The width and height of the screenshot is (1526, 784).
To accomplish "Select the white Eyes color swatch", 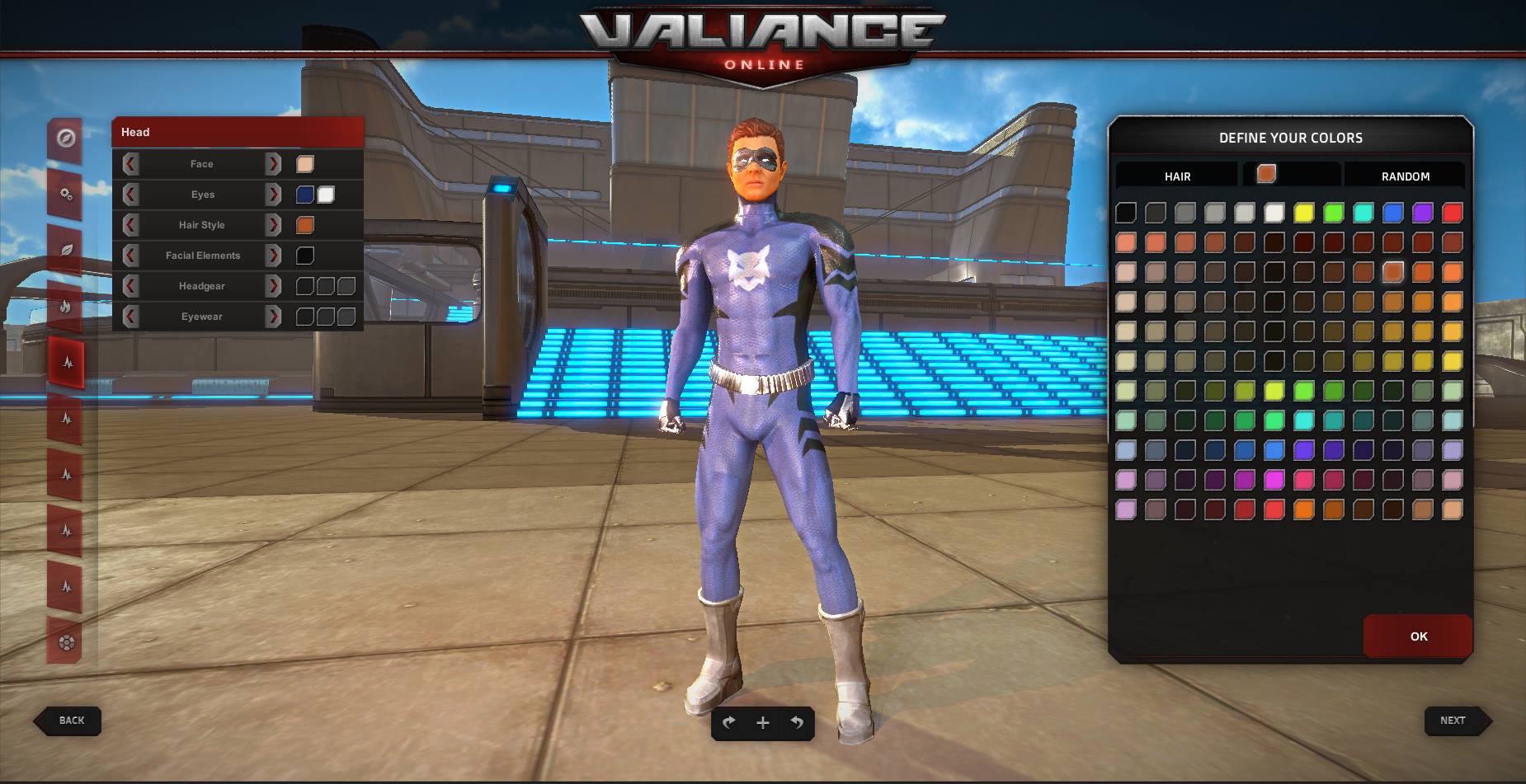I will click(x=326, y=194).
